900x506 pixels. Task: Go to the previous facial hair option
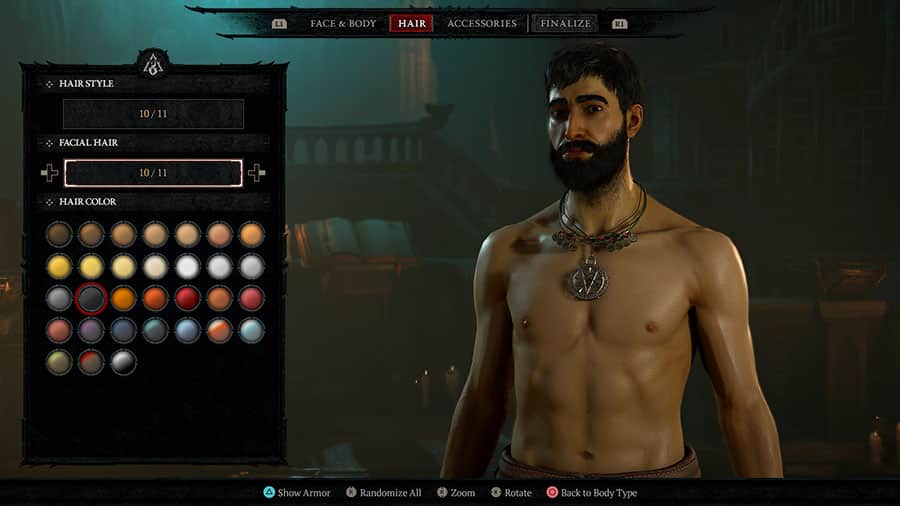(50, 173)
